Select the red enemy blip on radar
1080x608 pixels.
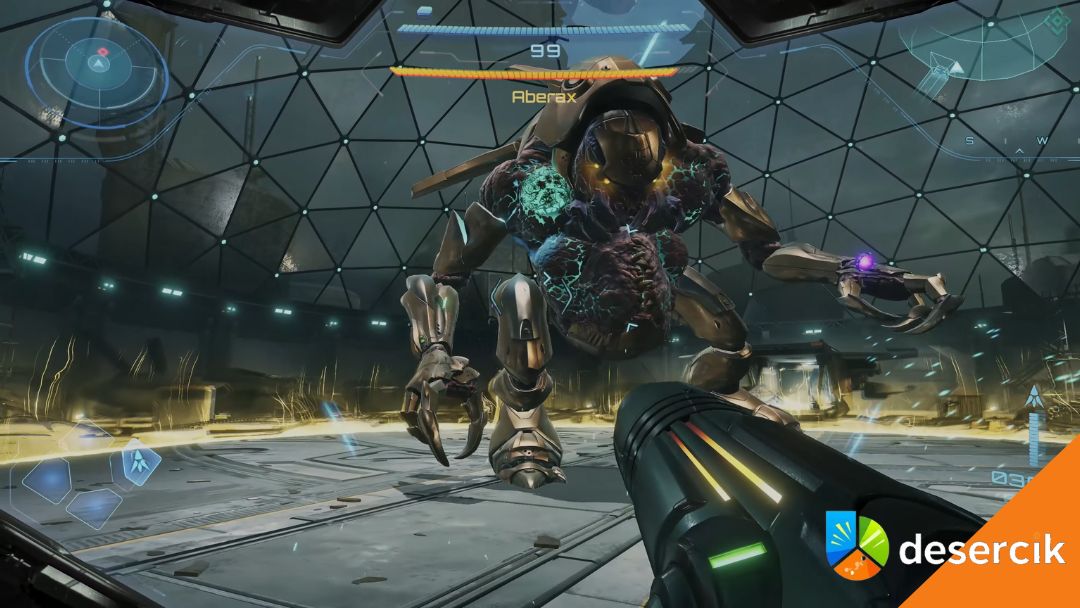pos(102,50)
